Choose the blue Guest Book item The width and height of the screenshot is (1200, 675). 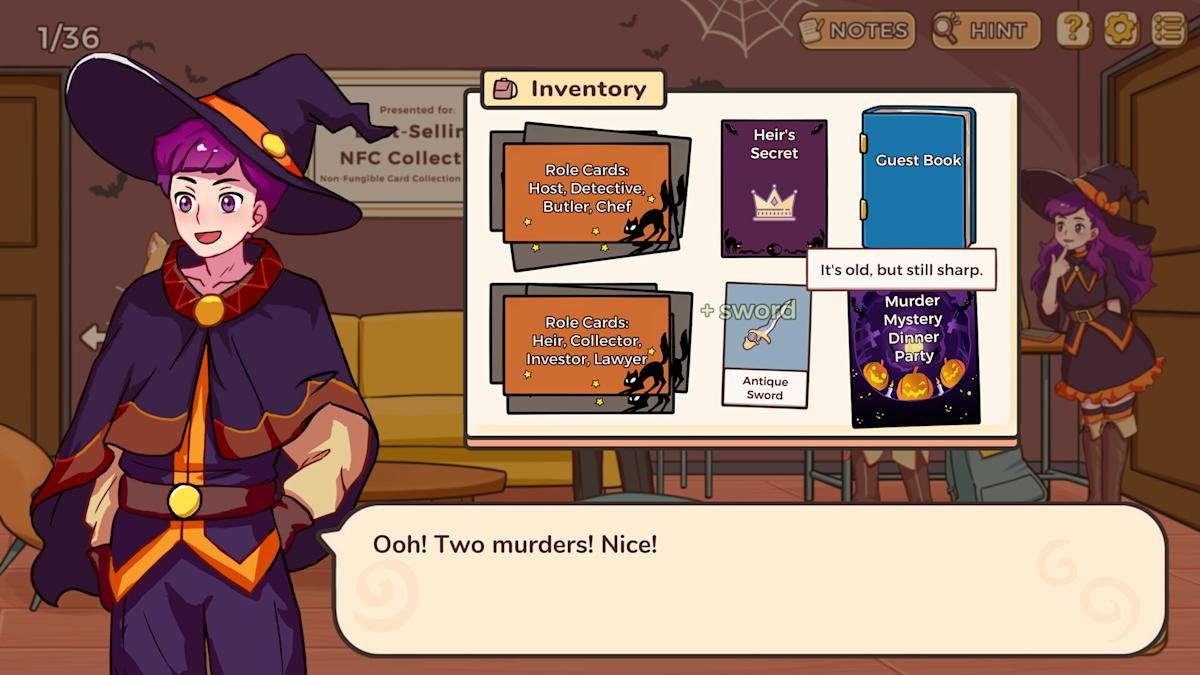coord(917,178)
